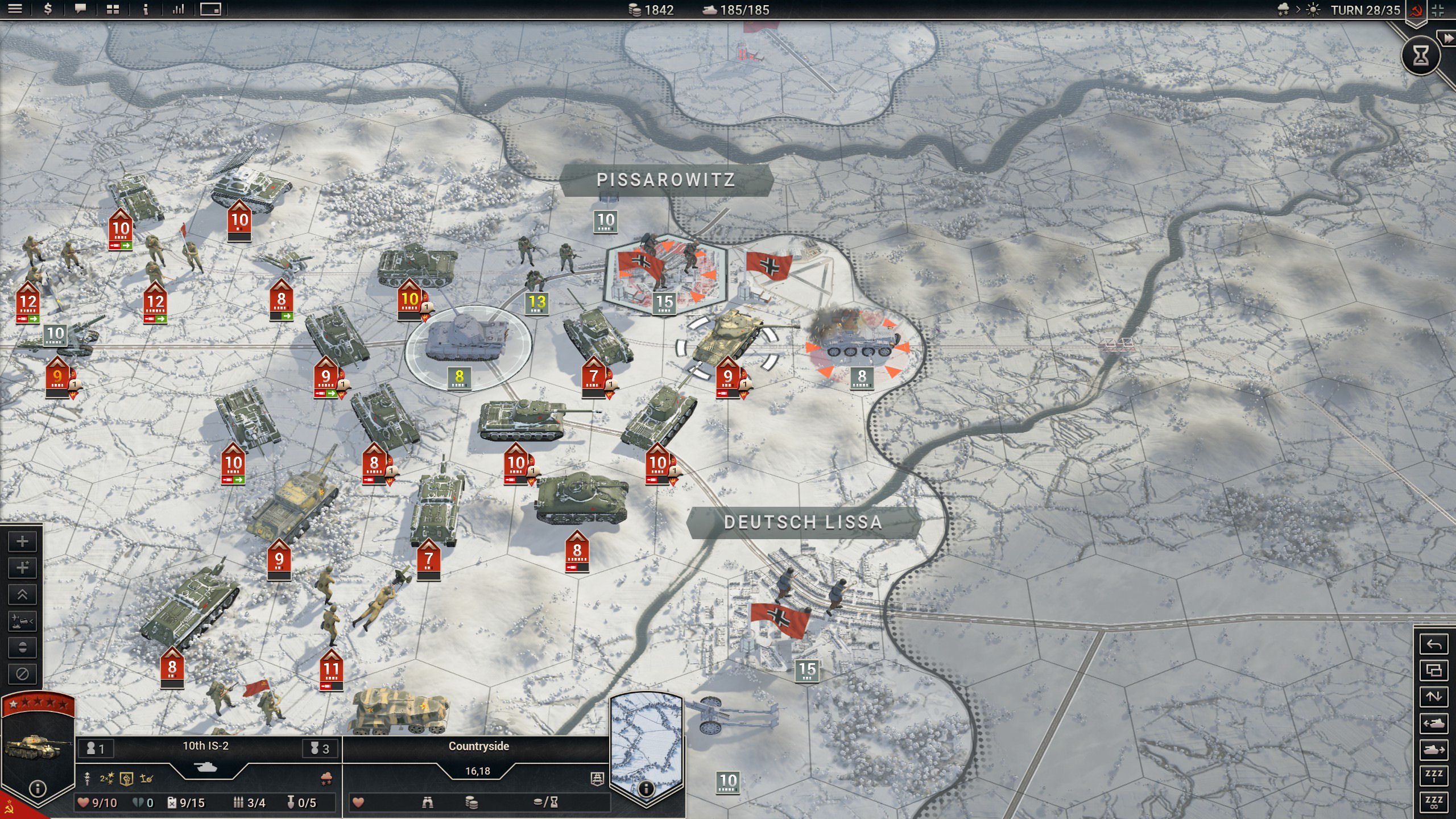1456x819 pixels.
Task: Open terrain info on the Countryside panel
Action: point(646,788)
